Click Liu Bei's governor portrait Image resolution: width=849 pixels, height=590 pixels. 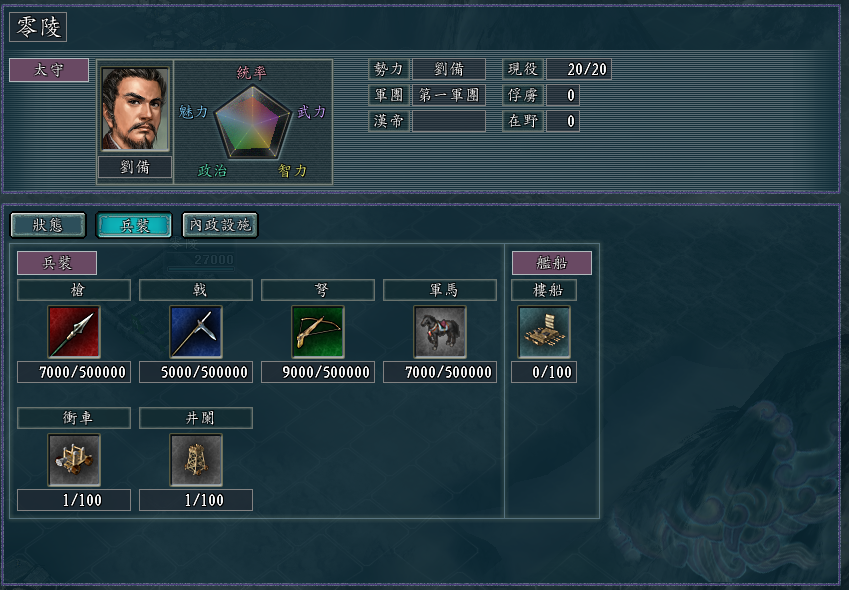tap(134, 109)
